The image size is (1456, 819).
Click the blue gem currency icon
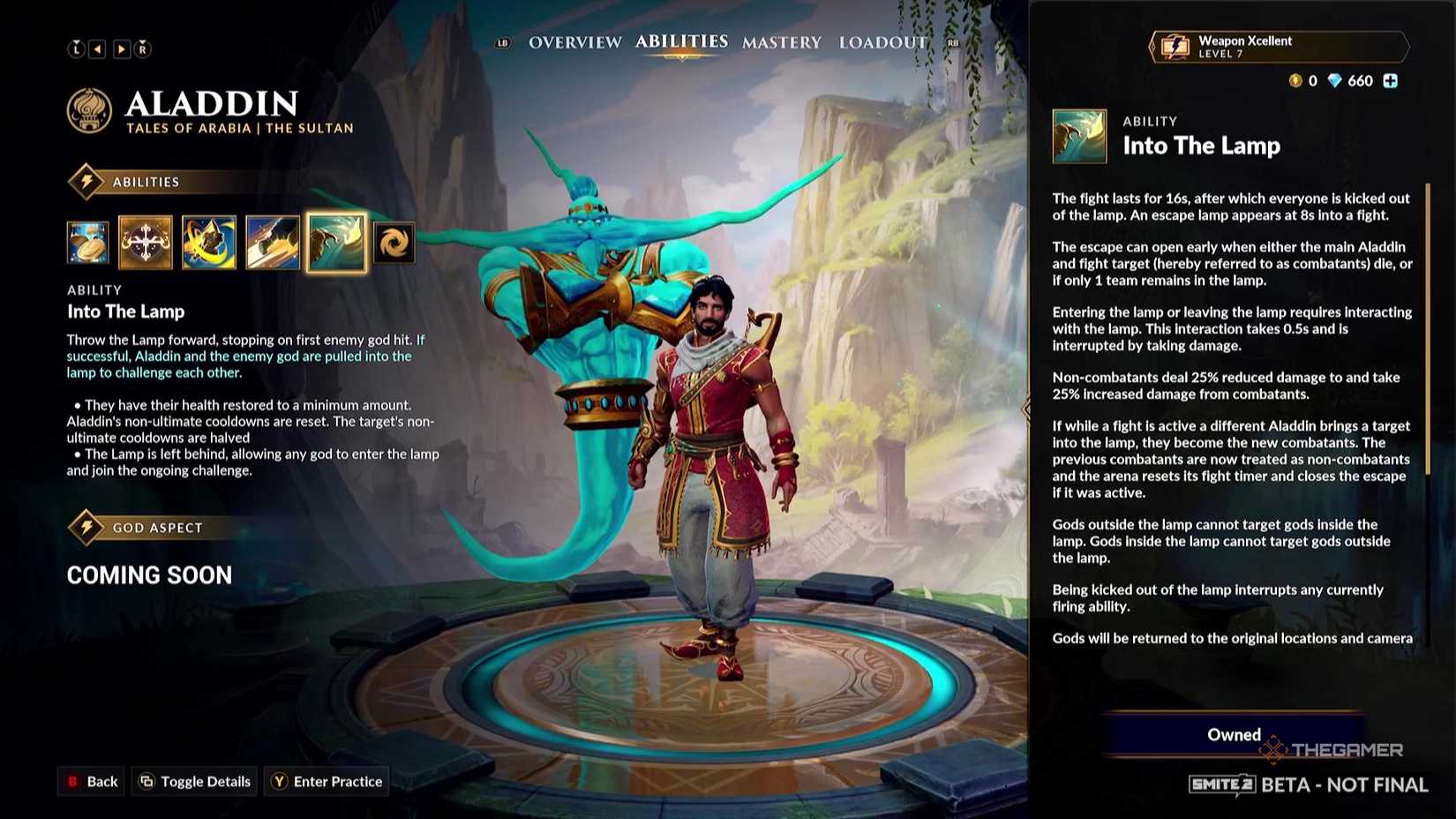(x=1335, y=80)
